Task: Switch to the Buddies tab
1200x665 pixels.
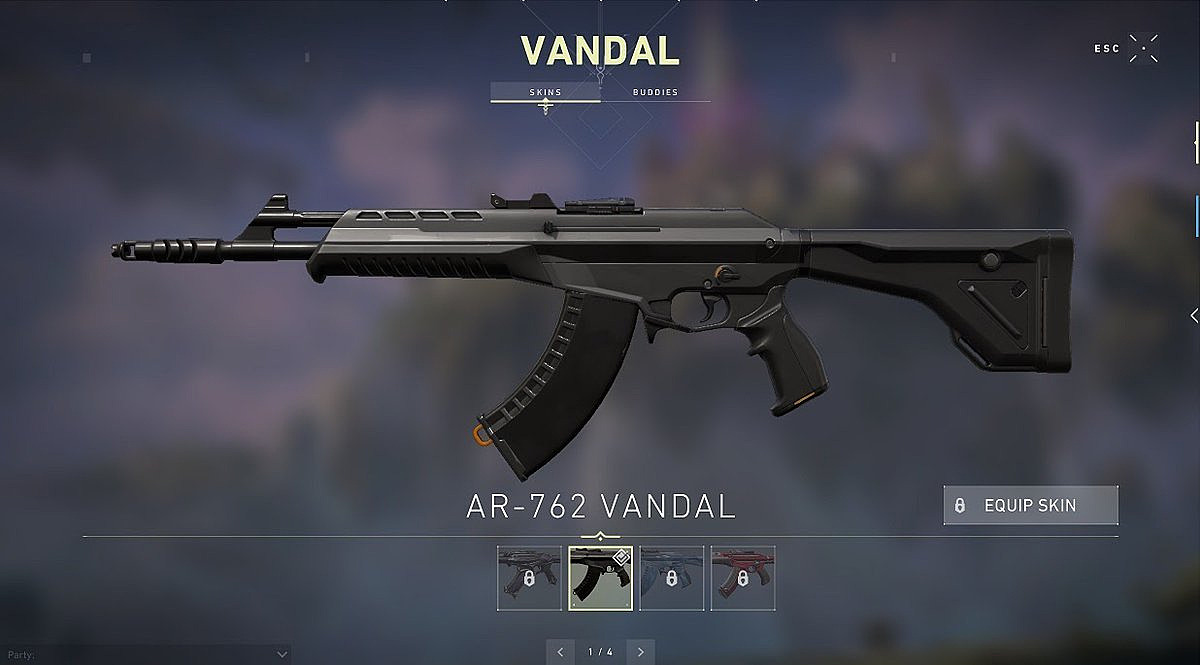Action: [655, 92]
